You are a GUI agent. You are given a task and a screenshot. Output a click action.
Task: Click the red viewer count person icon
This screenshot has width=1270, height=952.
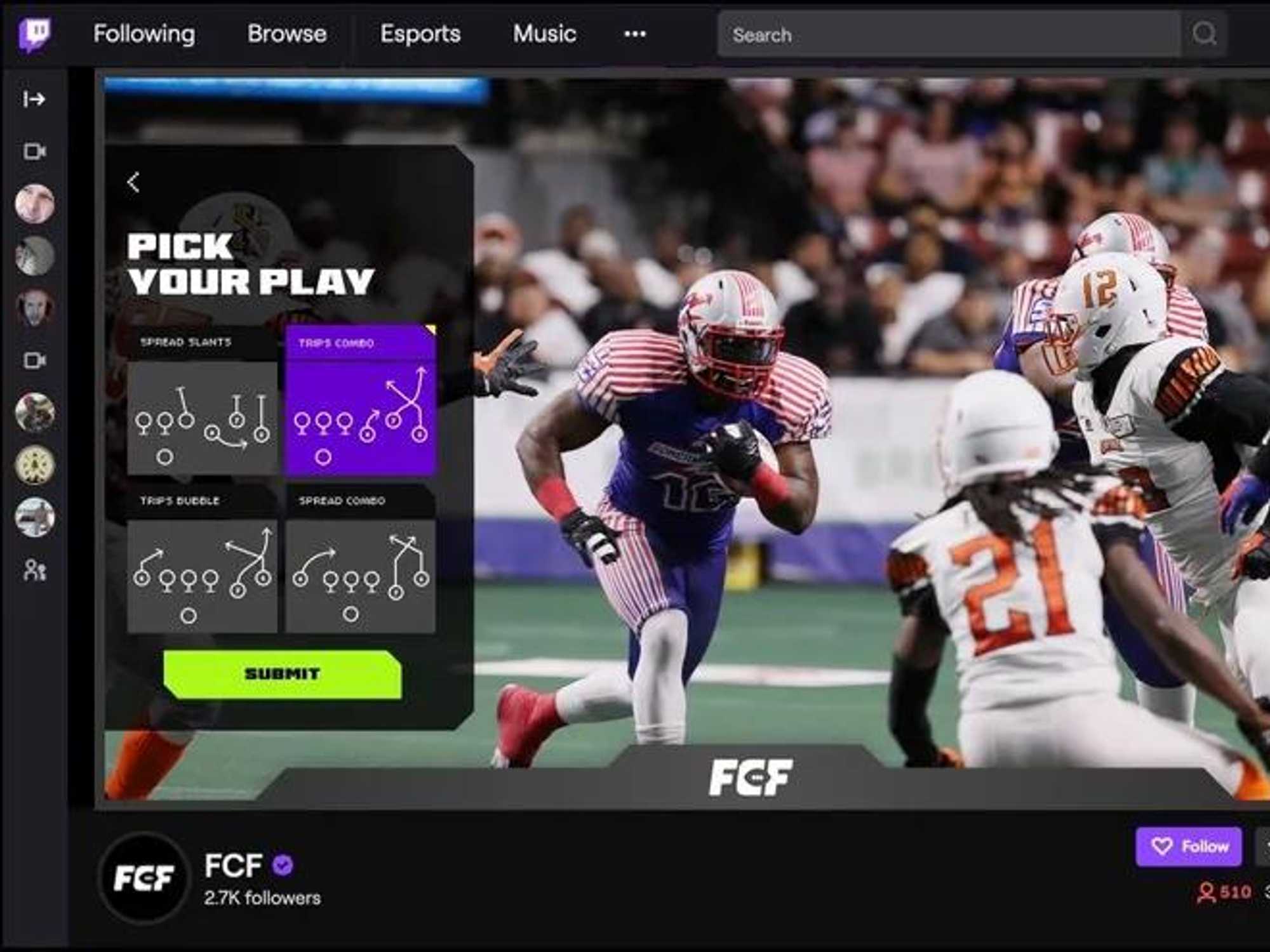point(1206,893)
